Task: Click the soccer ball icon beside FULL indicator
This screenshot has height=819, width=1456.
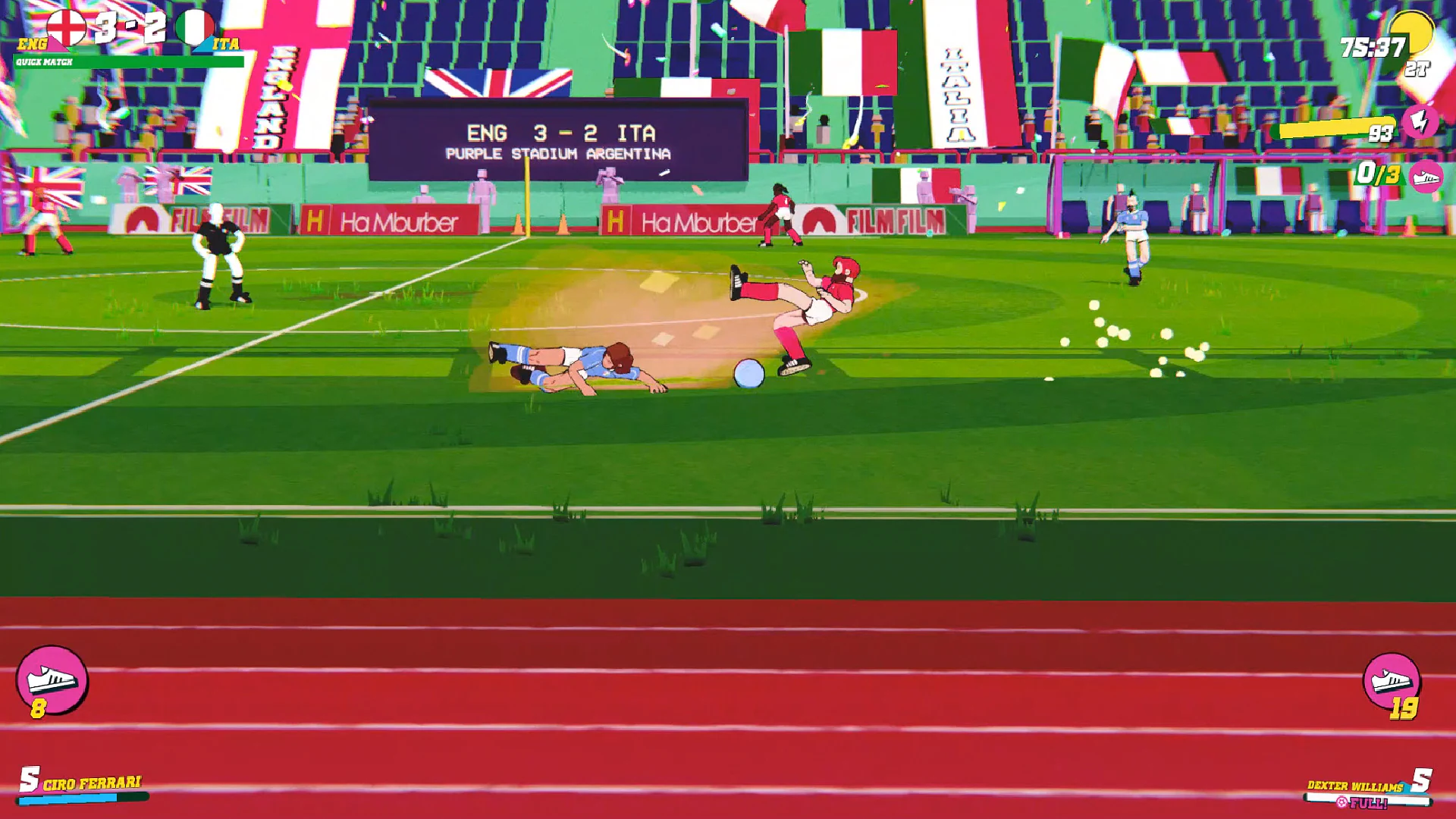Action: (x=1341, y=802)
